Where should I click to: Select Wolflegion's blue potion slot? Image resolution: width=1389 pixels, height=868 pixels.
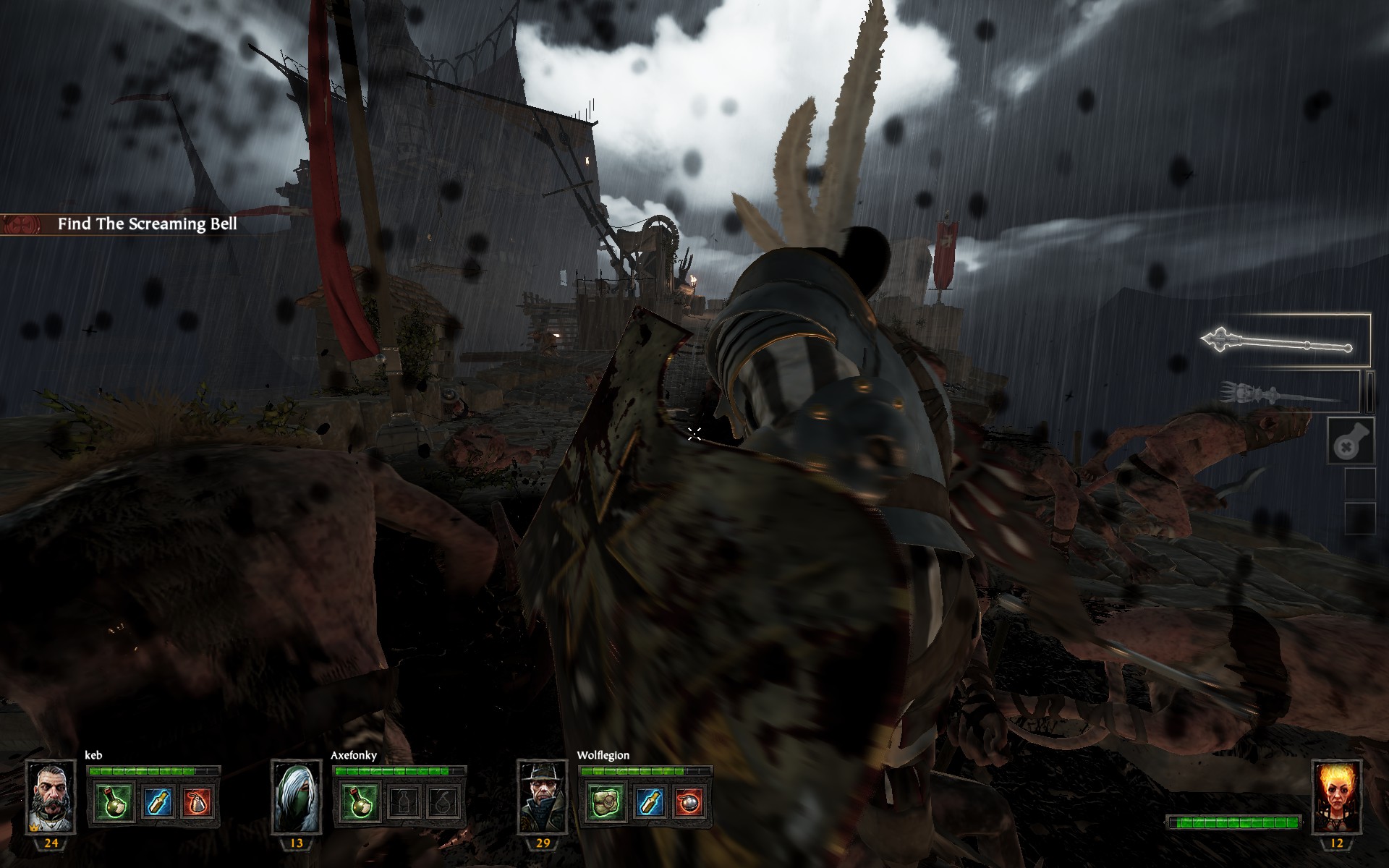(648, 801)
